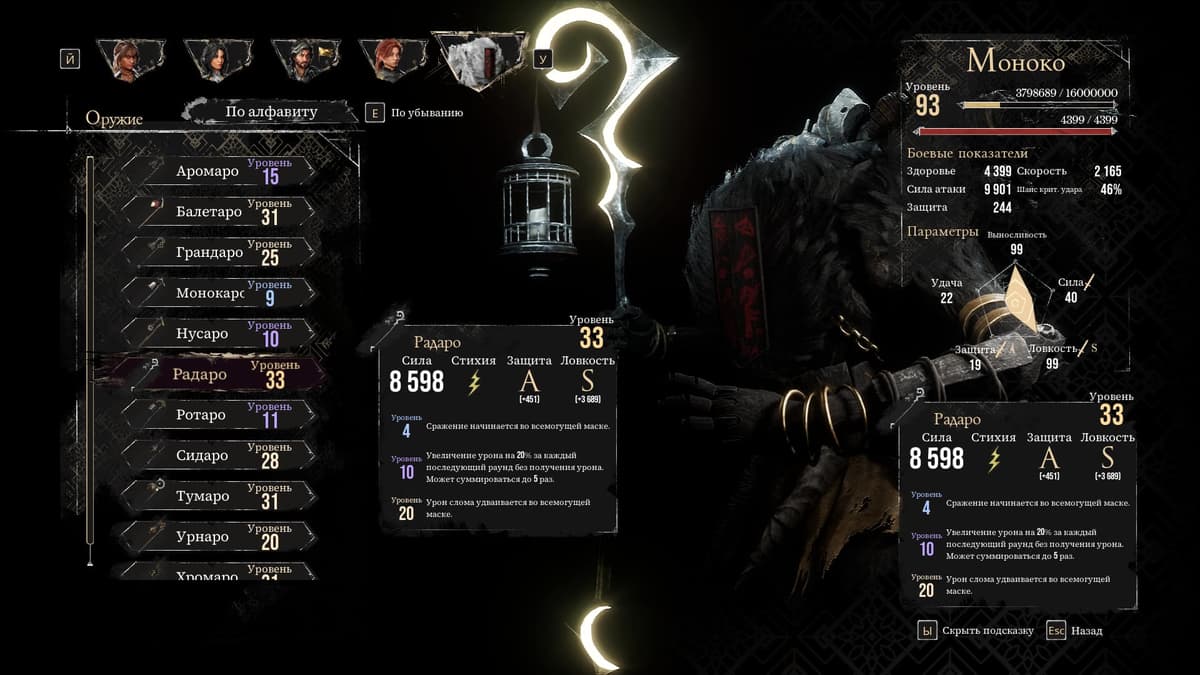Hide the tooltip with Скрыть подсказку
The width and height of the screenshot is (1200, 675).
[x=976, y=631]
